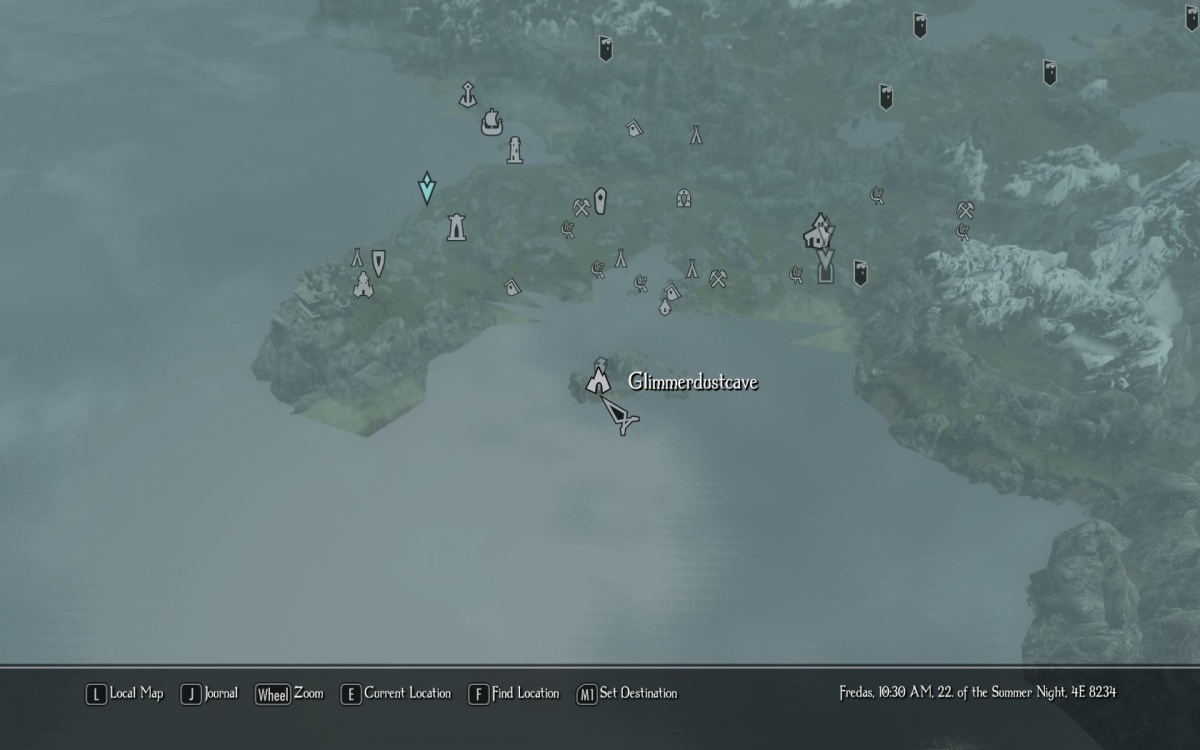Select the coffin-shaped barrow marker
The height and width of the screenshot is (750, 1200).
pos(600,200)
